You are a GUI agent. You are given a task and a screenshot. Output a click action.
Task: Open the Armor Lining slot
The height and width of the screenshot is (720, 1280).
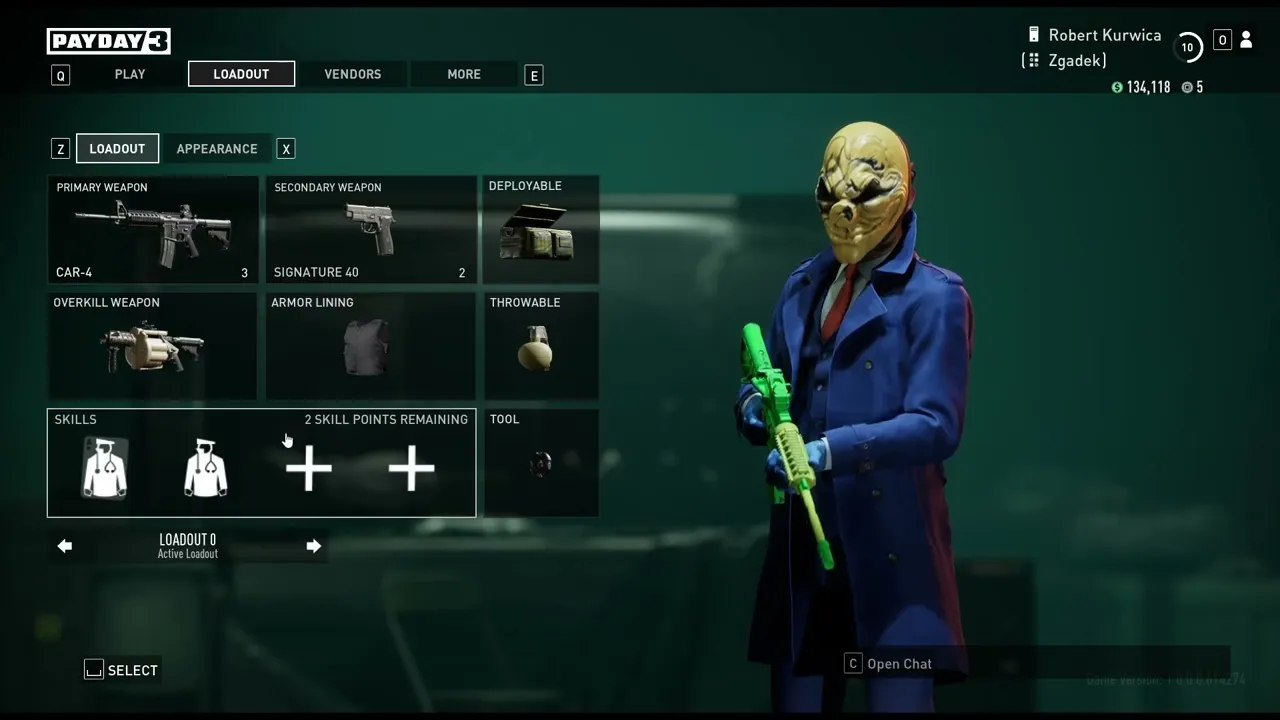(x=370, y=346)
